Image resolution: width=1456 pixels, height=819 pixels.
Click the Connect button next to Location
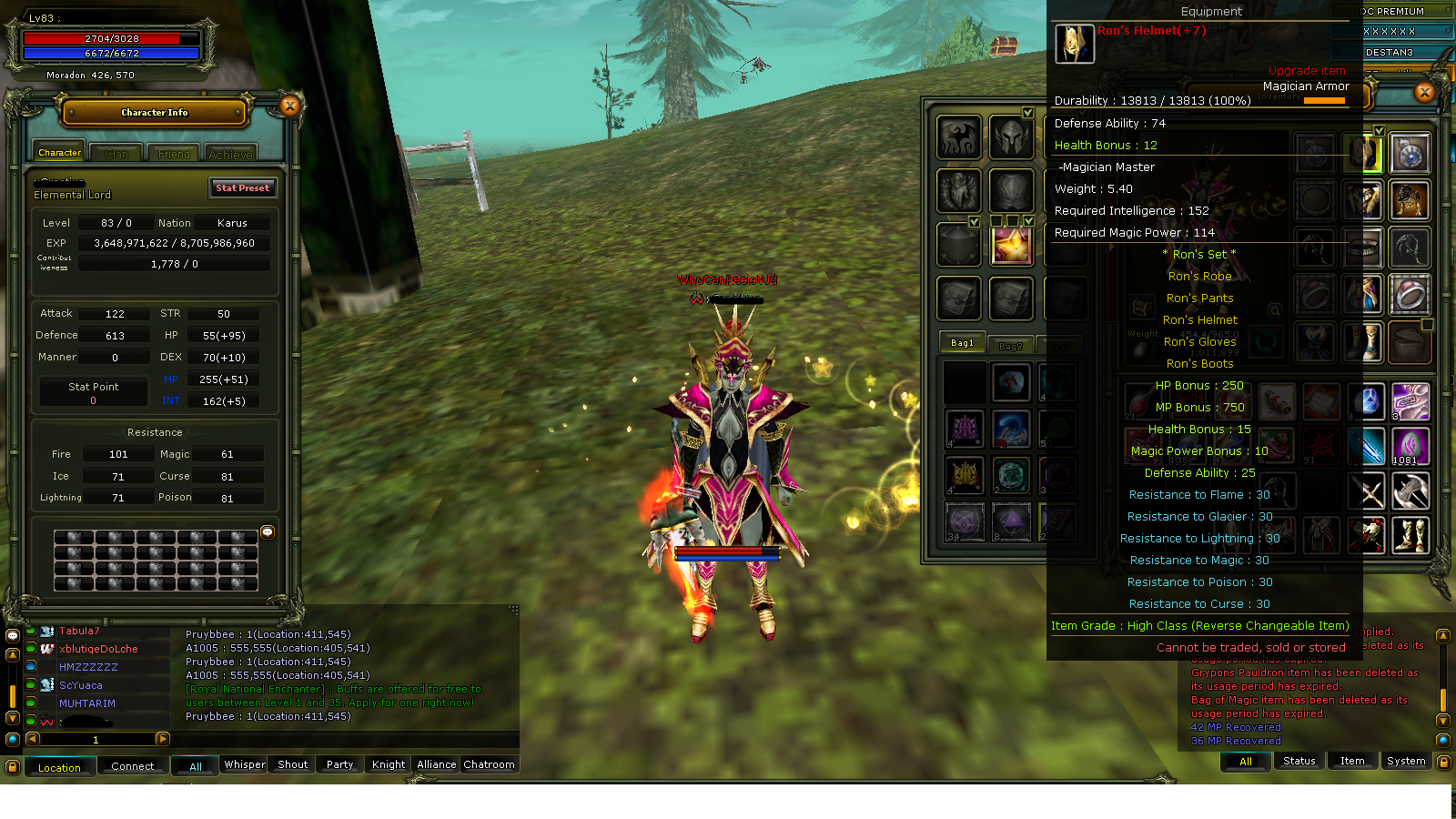[x=132, y=766]
